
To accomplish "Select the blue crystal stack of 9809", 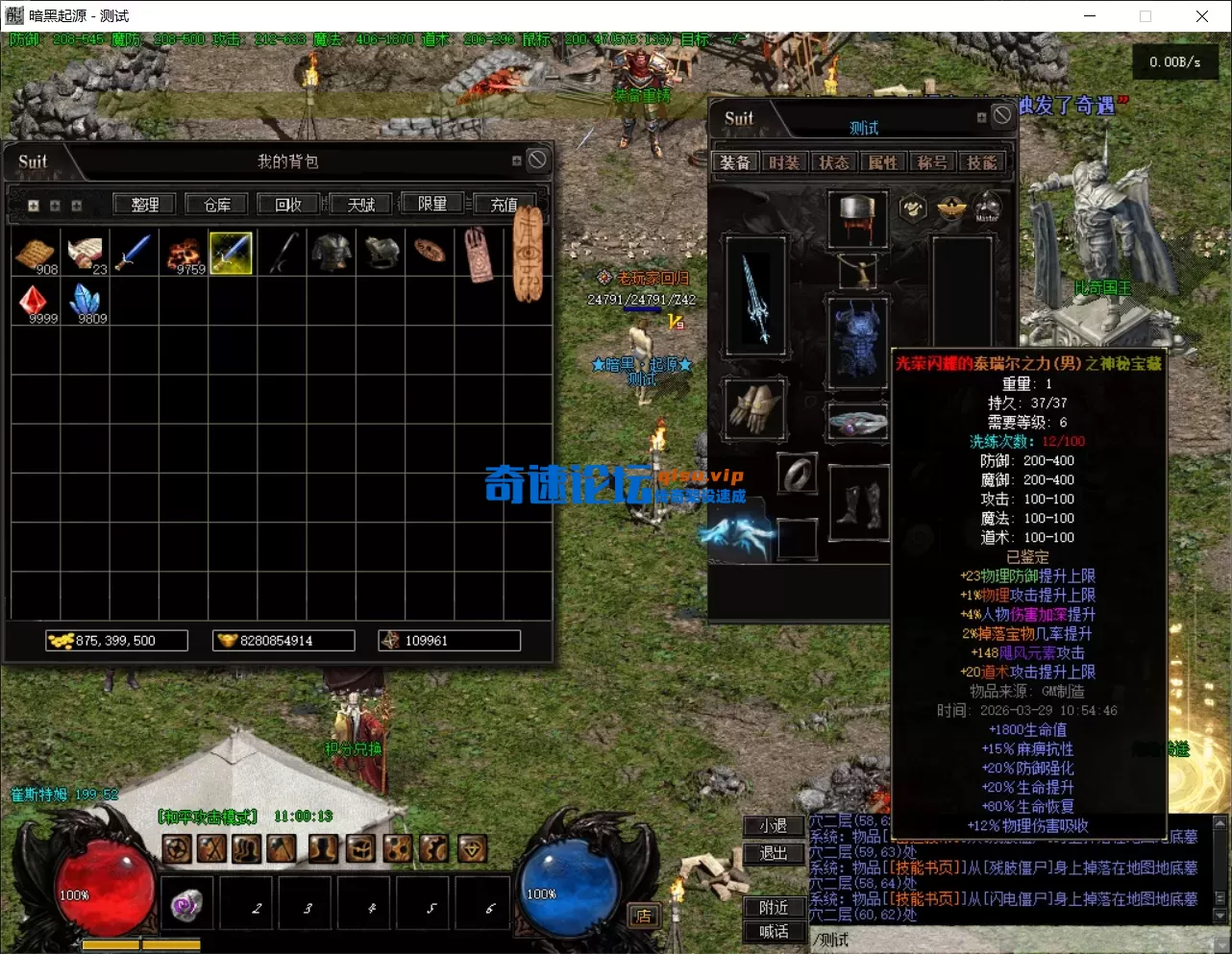I will [86, 303].
